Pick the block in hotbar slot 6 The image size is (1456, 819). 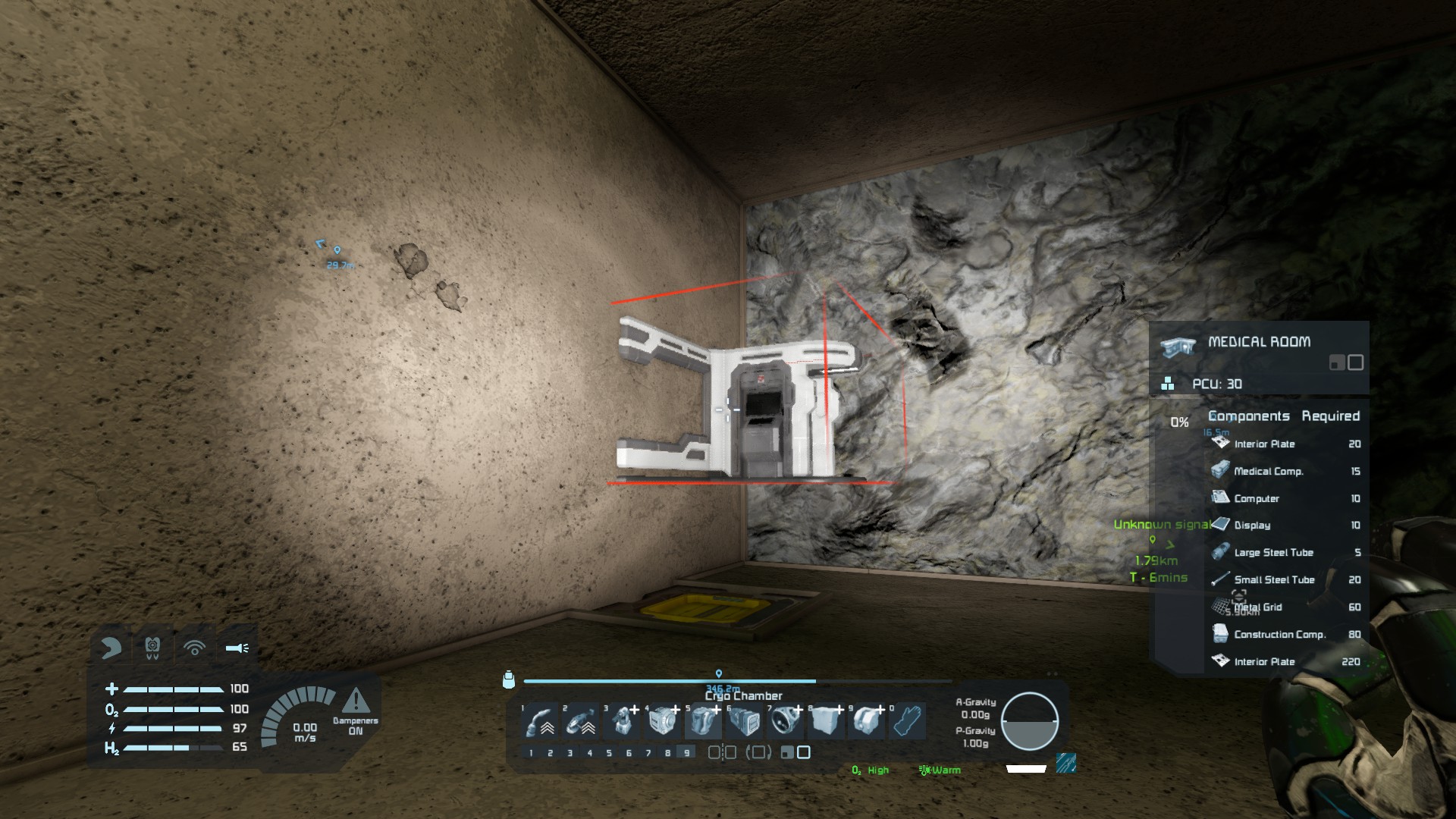point(745,720)
